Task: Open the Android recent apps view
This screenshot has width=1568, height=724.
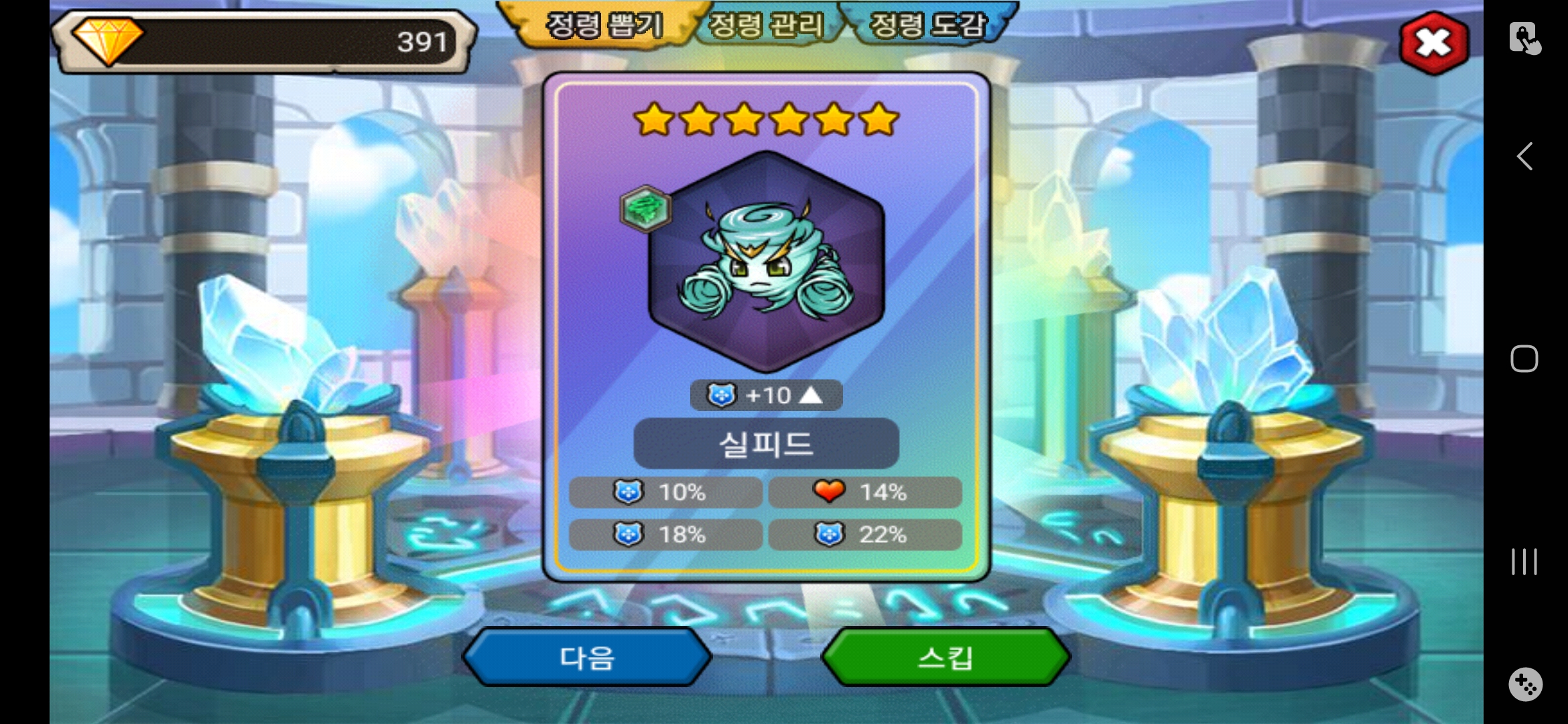Action: point(1524,562)
